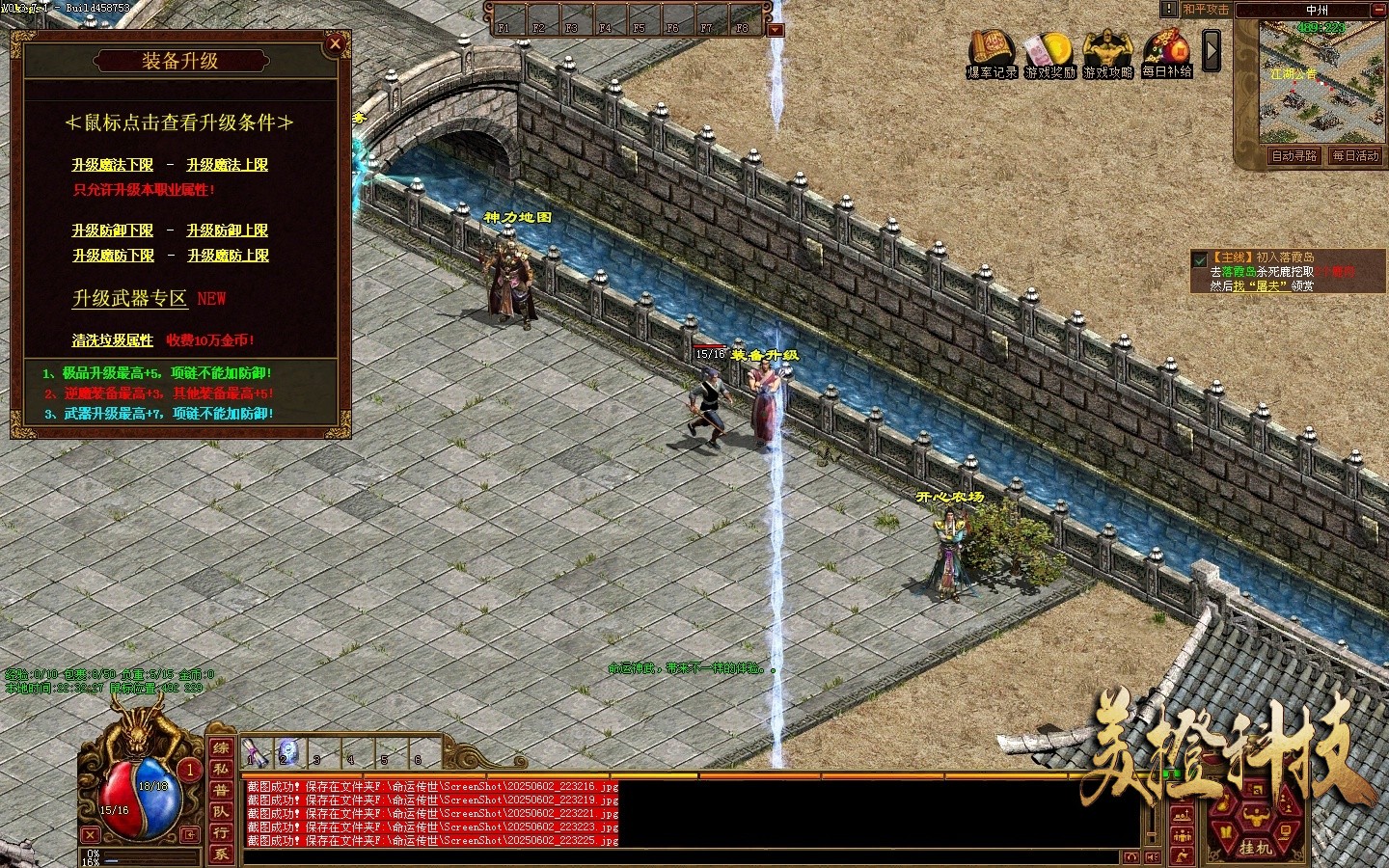Image resolution: width=1389 pixels, height=868 pixels.
Task: Toggle the 和平攻击 attack mode
Action: pyautogui.click(x=1206, y=10)
